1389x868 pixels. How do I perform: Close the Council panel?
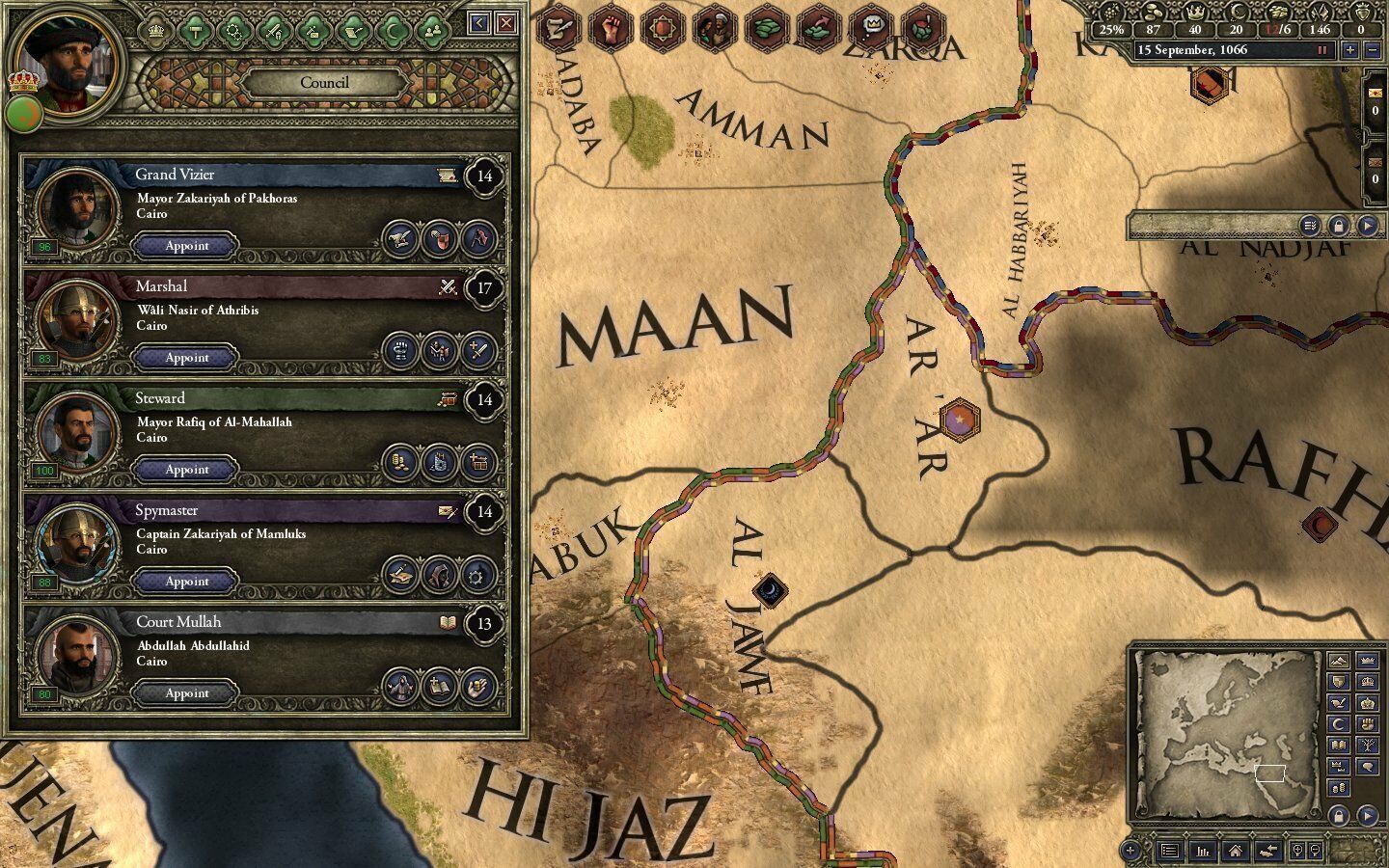click(x=506, y=23)
